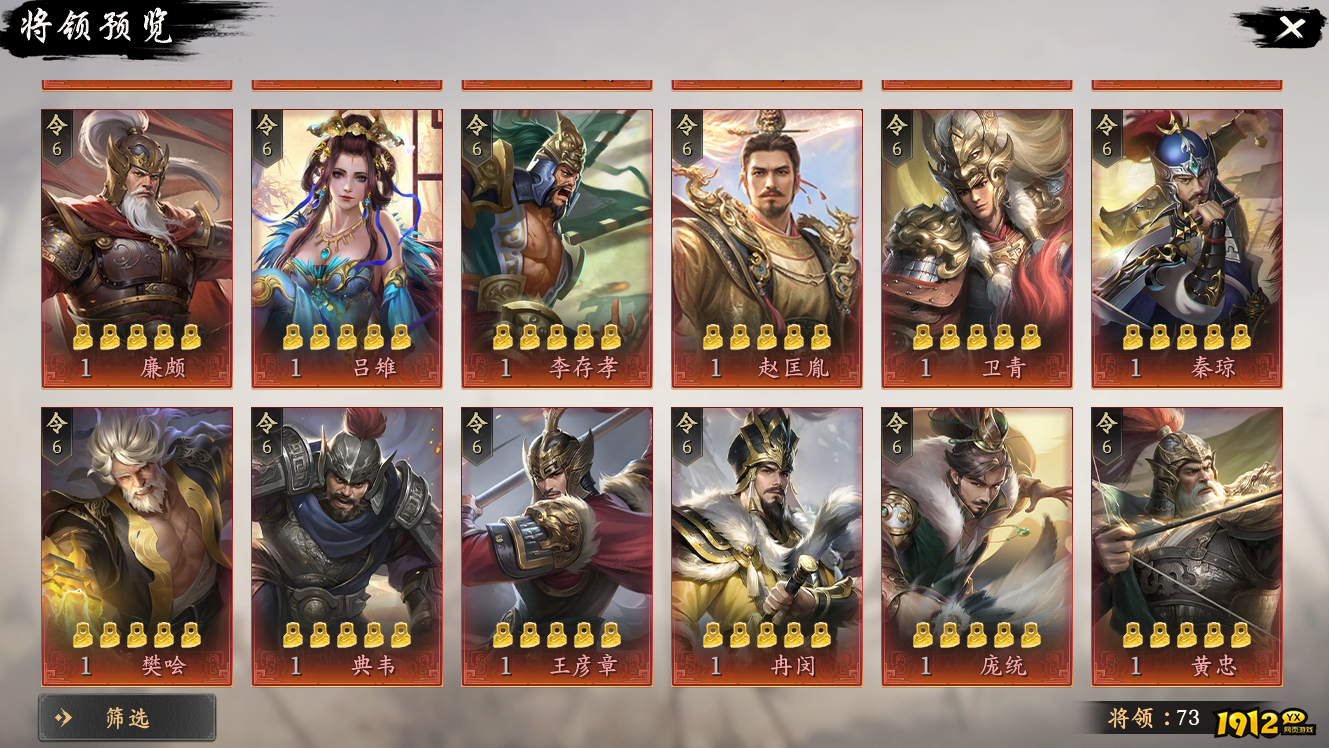Open the 秦琼 general card
Screen dimensions: 1329x748
[x=1187, y=248]
